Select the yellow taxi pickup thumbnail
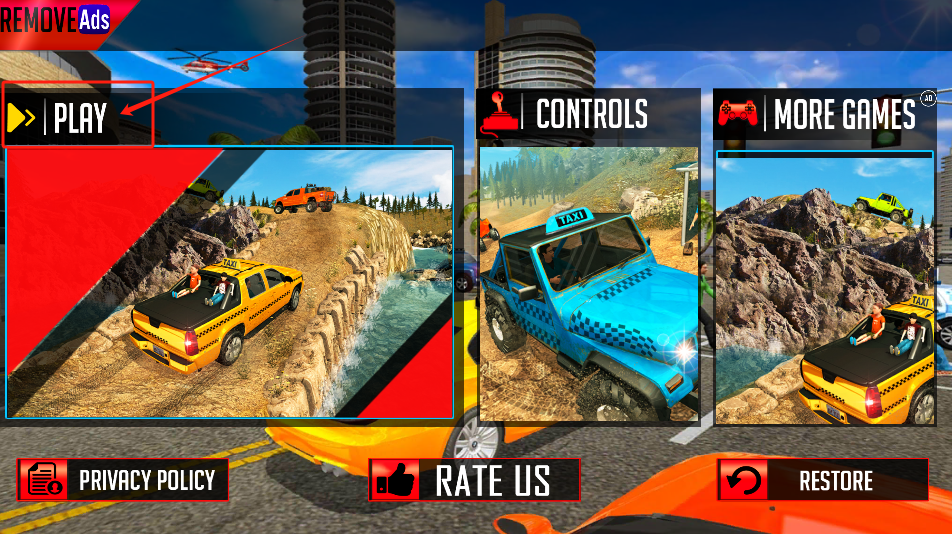The height and width of the screenshot is (534, 952). [x=230, y=283]
